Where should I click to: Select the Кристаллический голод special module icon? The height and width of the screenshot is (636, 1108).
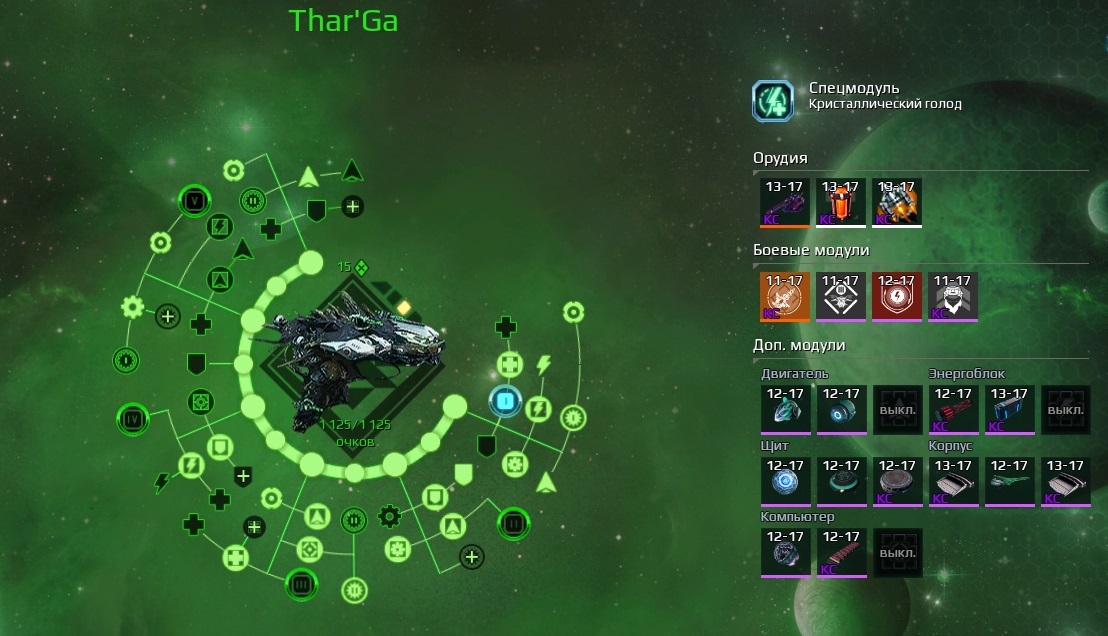coord(773,101)
